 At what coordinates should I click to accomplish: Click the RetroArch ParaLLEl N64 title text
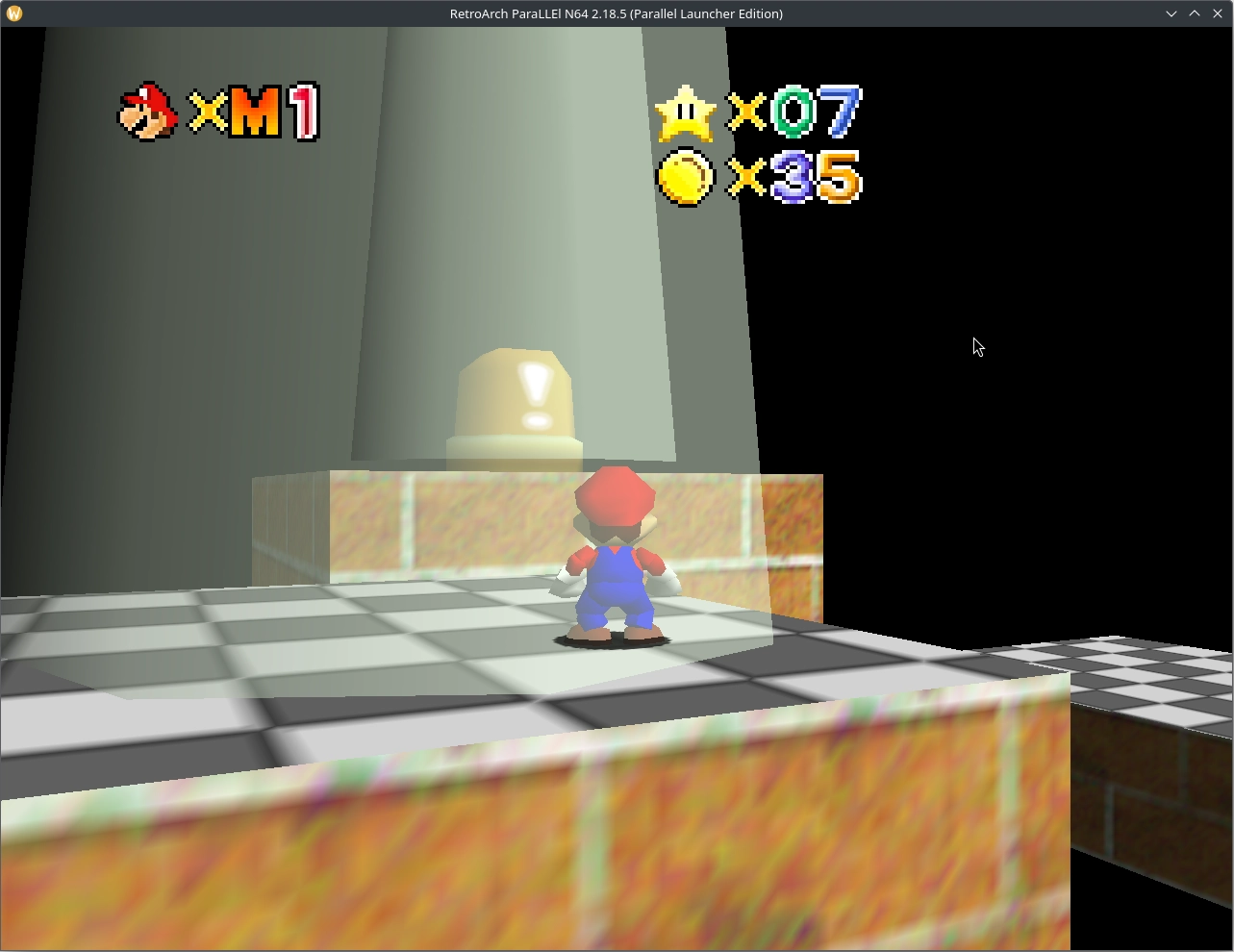[x=617, y=13]
